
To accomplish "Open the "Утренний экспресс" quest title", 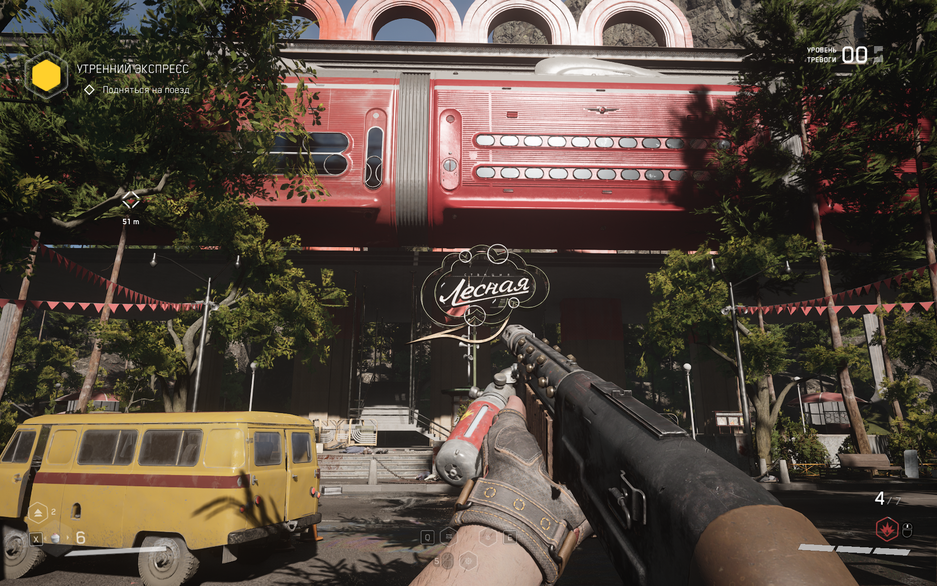I will pyautogui.click(x=132, y=69).
